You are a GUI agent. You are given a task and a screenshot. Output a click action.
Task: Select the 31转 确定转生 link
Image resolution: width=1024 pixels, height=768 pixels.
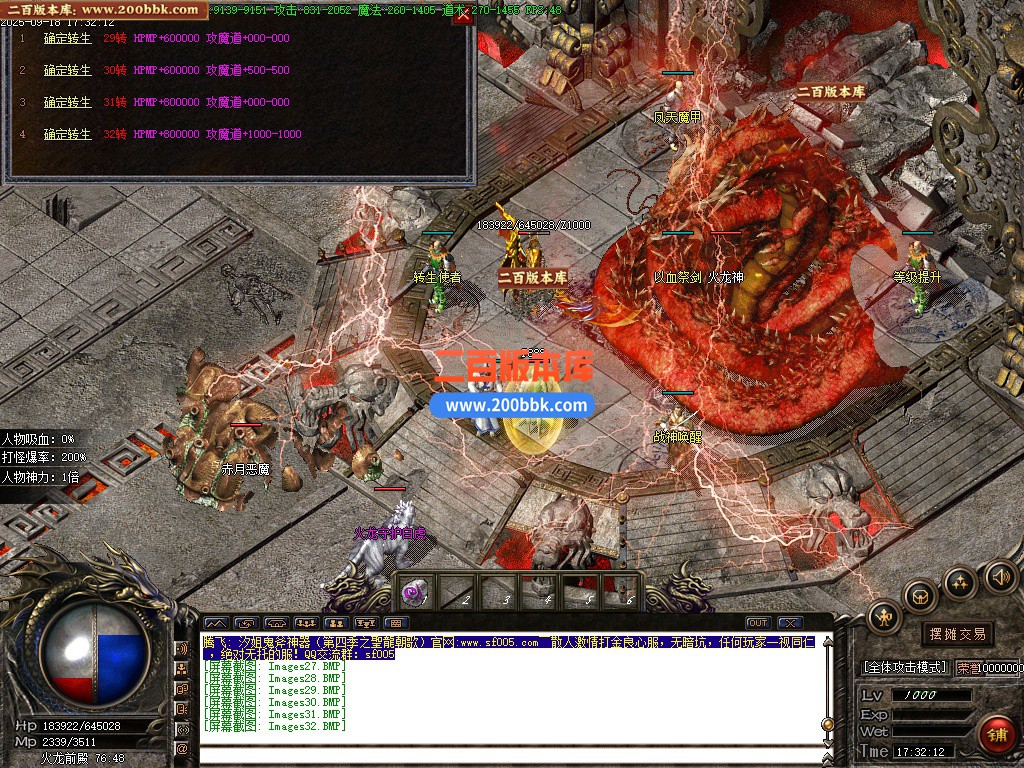click(x=67, y=102)
